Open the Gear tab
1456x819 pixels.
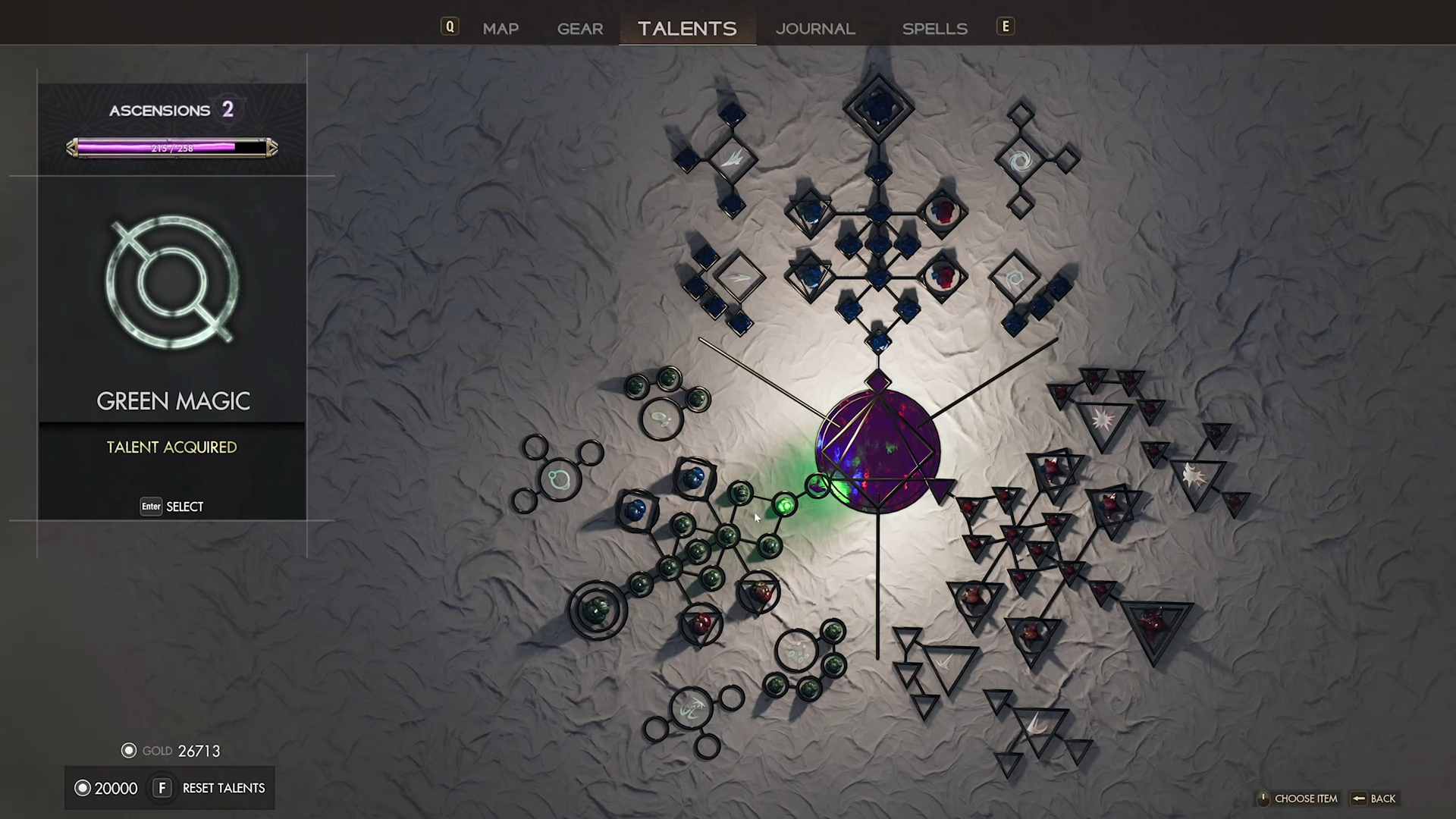click(x=580, y=29)
